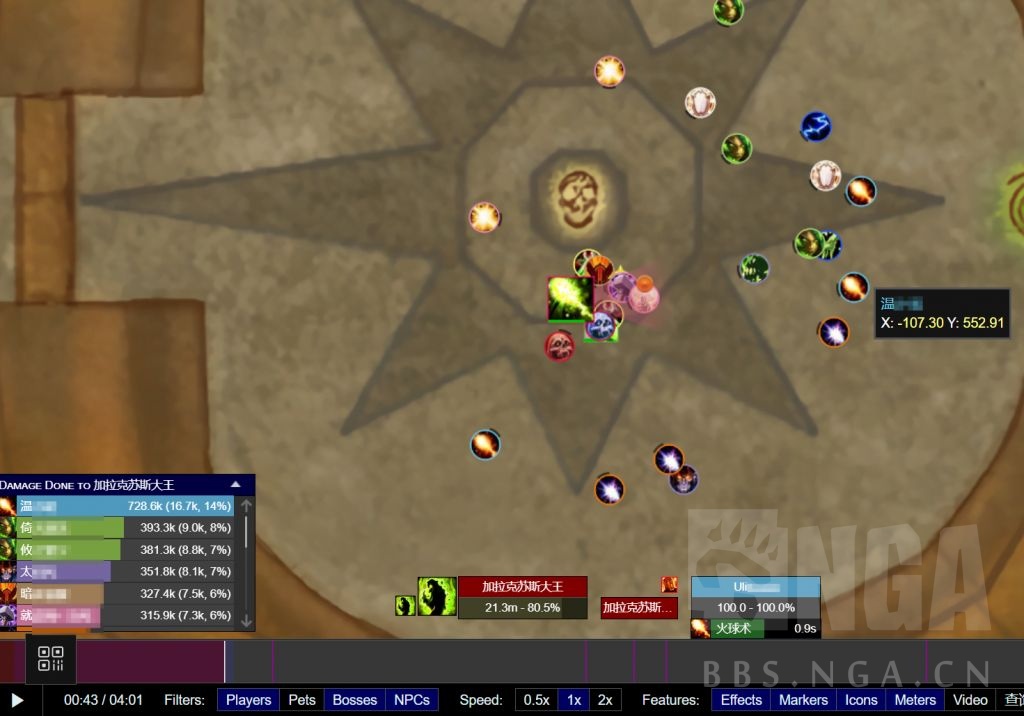Set replay speed to 2x
The height and width of the screenshot is (716, 1024).
[x=605, y=700]
